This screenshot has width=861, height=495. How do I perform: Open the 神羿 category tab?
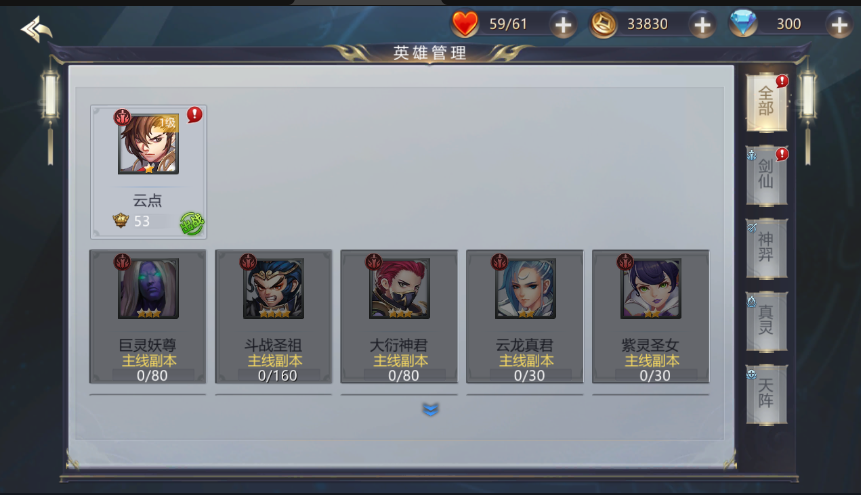(x=766, y=248)
